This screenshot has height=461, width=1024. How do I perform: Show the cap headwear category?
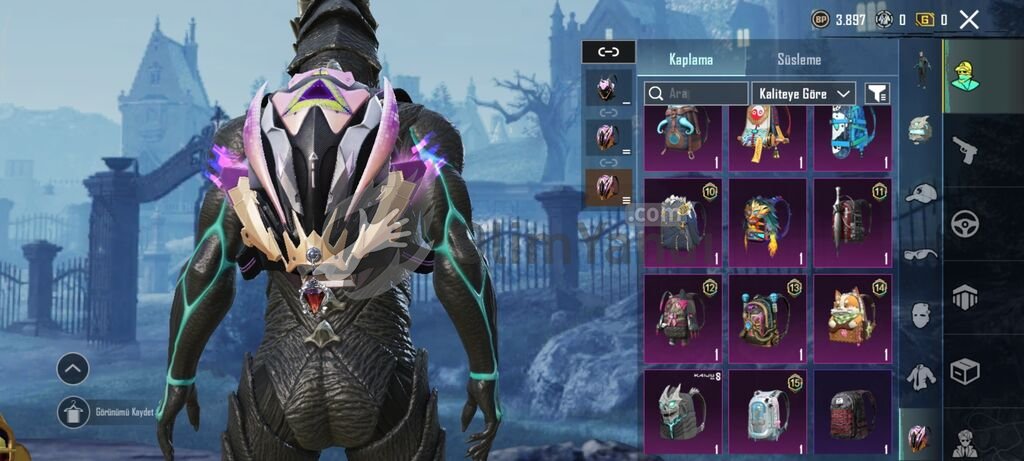click(920, 192)
